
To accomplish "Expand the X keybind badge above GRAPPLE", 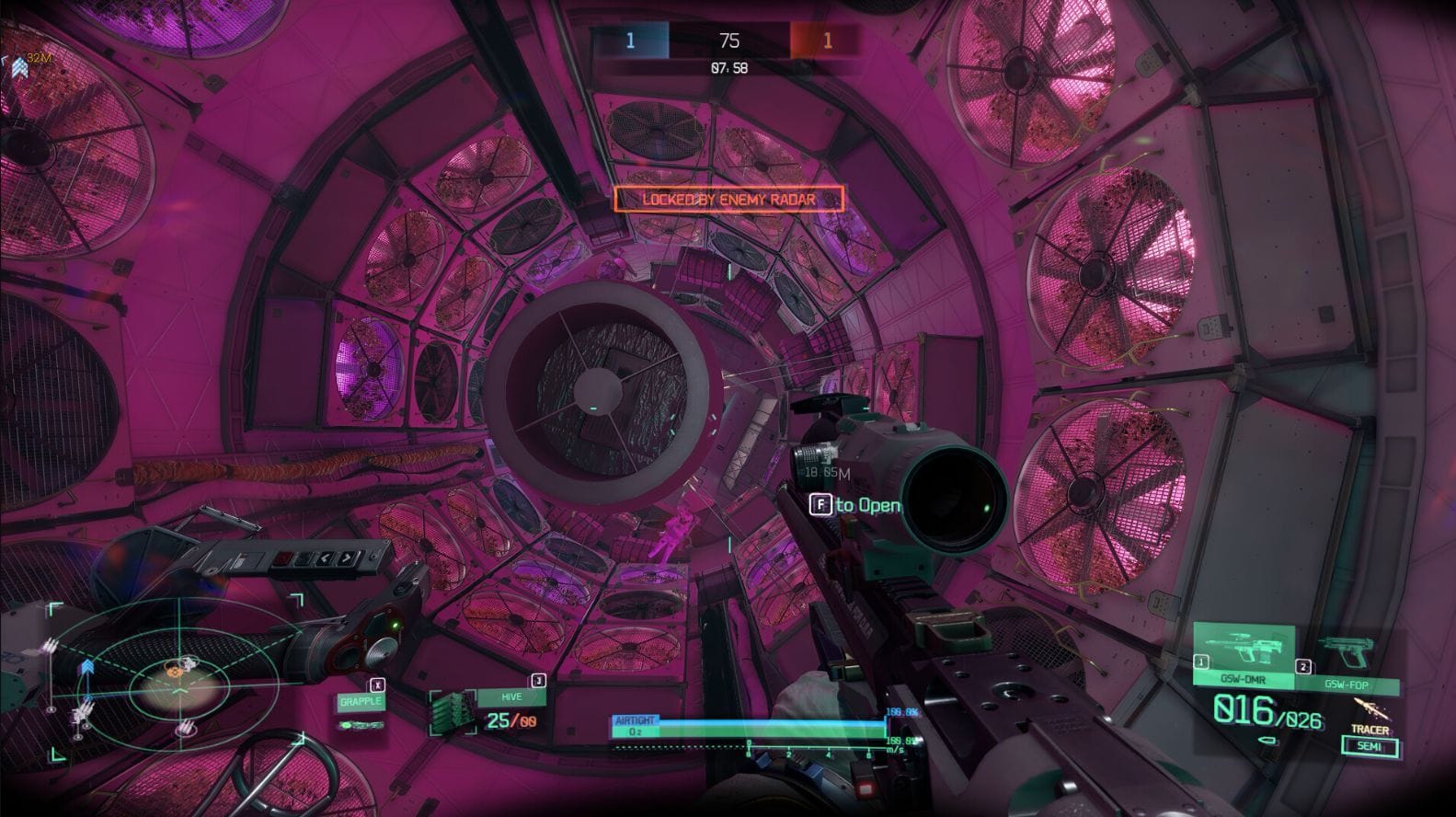I will click(378, 685).
